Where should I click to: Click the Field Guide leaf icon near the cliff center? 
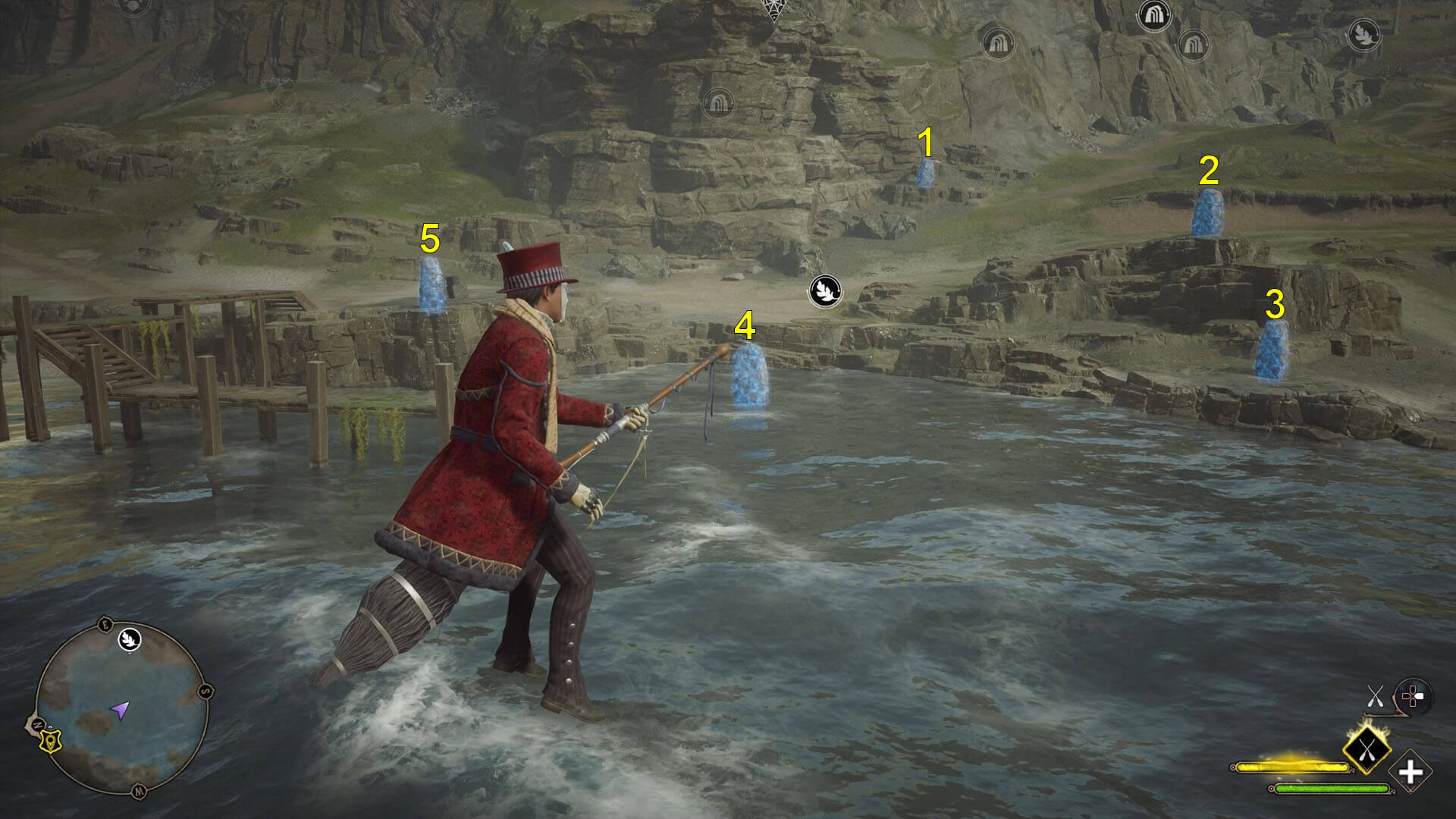(x=824, y=291)
